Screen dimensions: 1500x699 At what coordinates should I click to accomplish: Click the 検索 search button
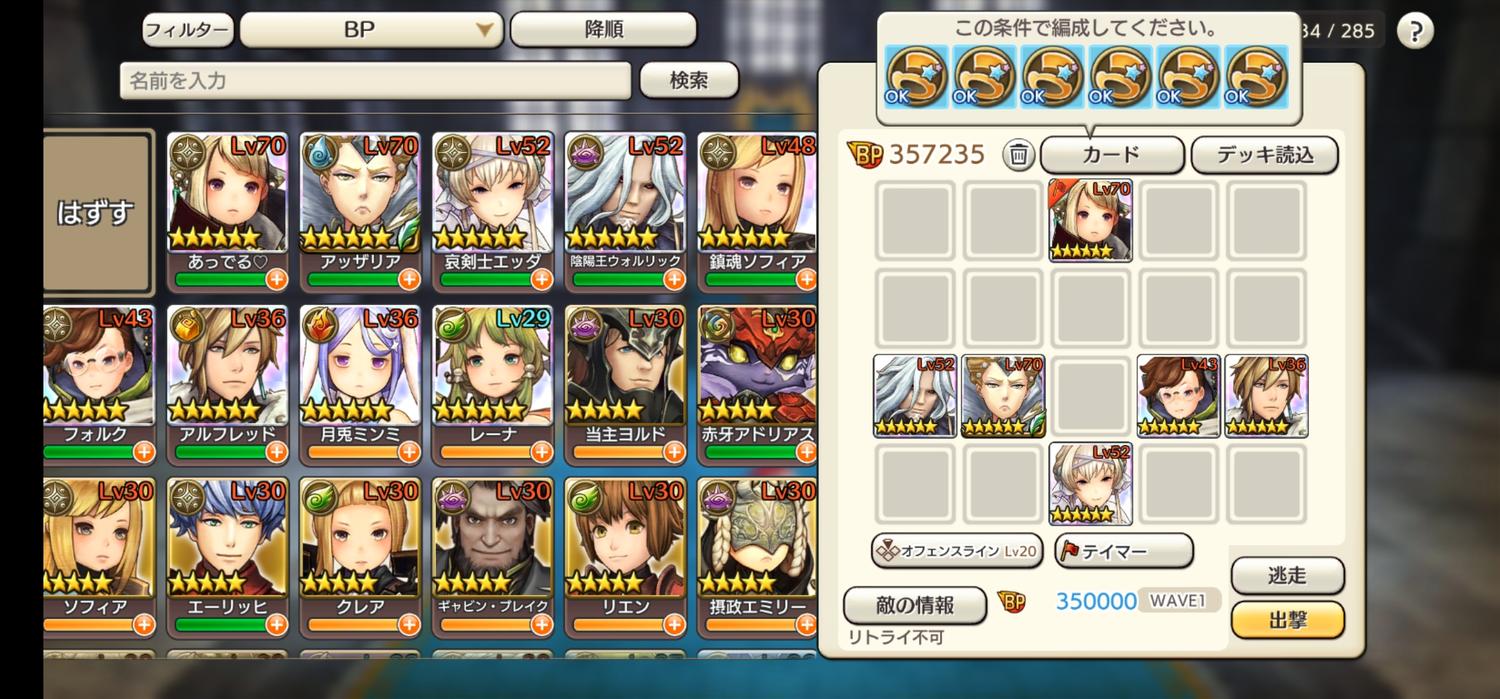tap(689, 81)
